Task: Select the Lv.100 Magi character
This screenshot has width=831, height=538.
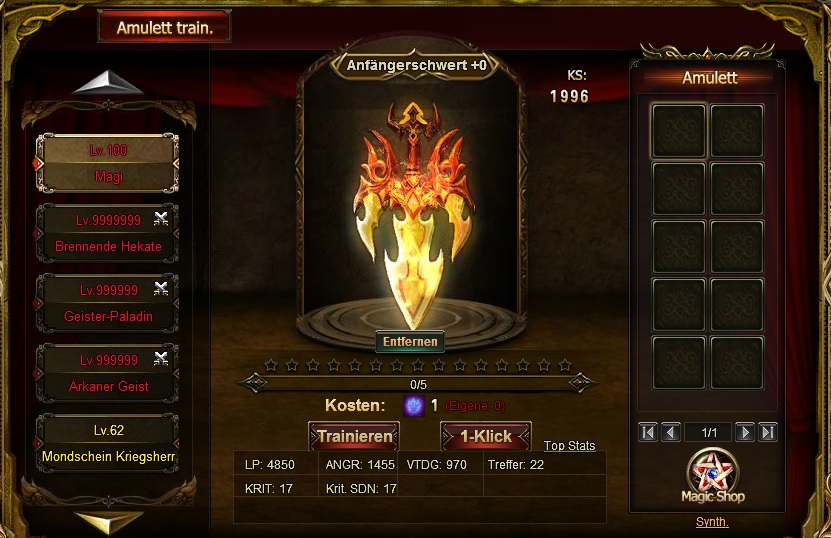Action: [x=107, y=163]
